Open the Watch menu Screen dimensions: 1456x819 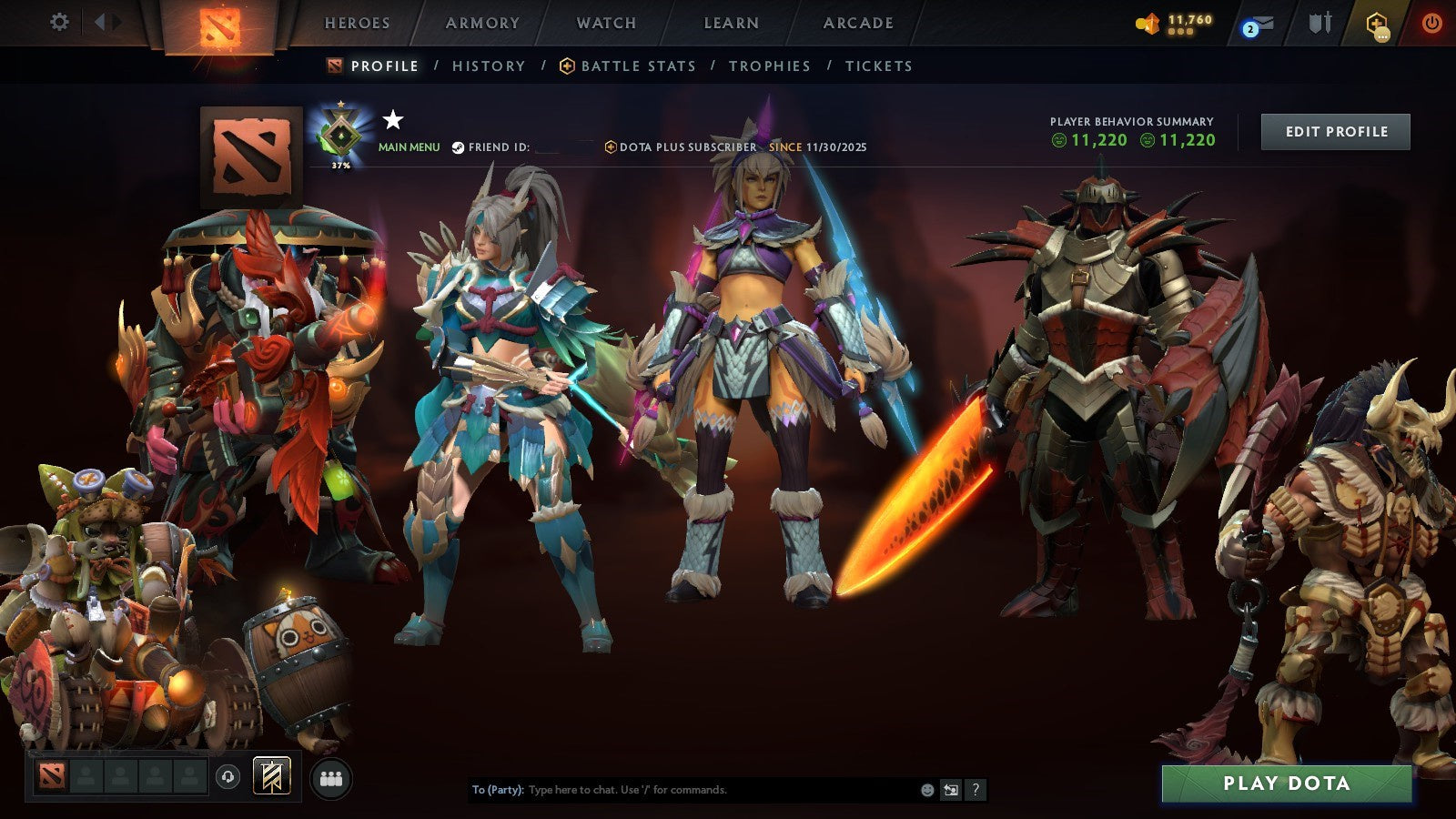(x=605, y=23)
